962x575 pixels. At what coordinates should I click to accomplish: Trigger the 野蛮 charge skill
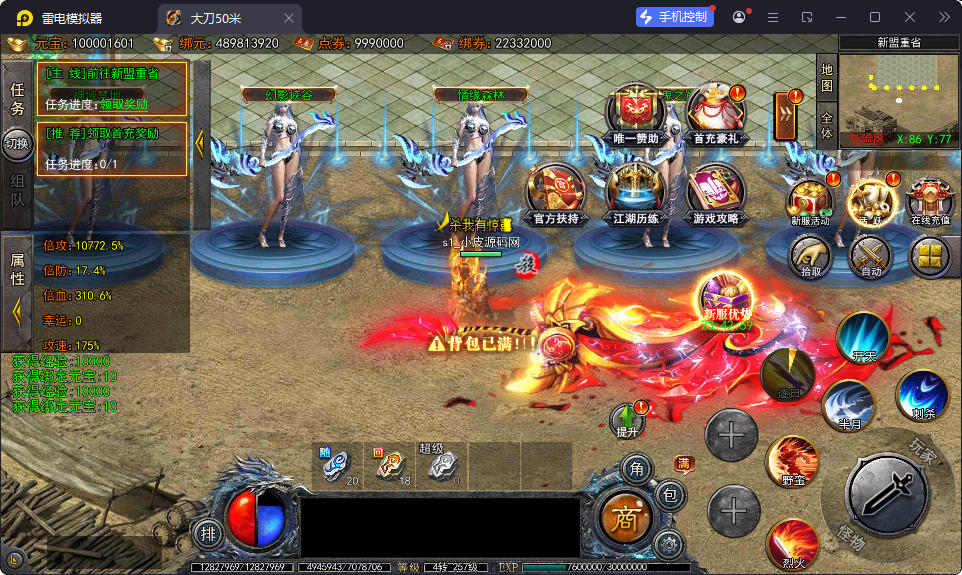point(792,463)
